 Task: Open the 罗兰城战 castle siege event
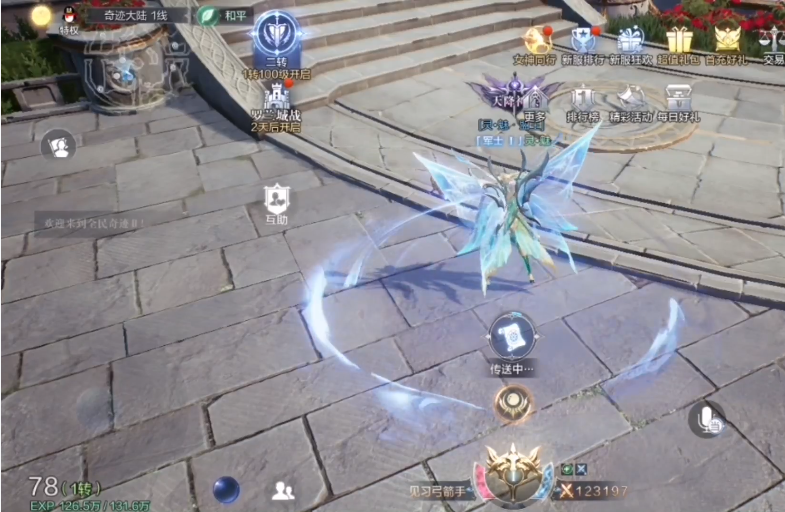pos(277,97)
